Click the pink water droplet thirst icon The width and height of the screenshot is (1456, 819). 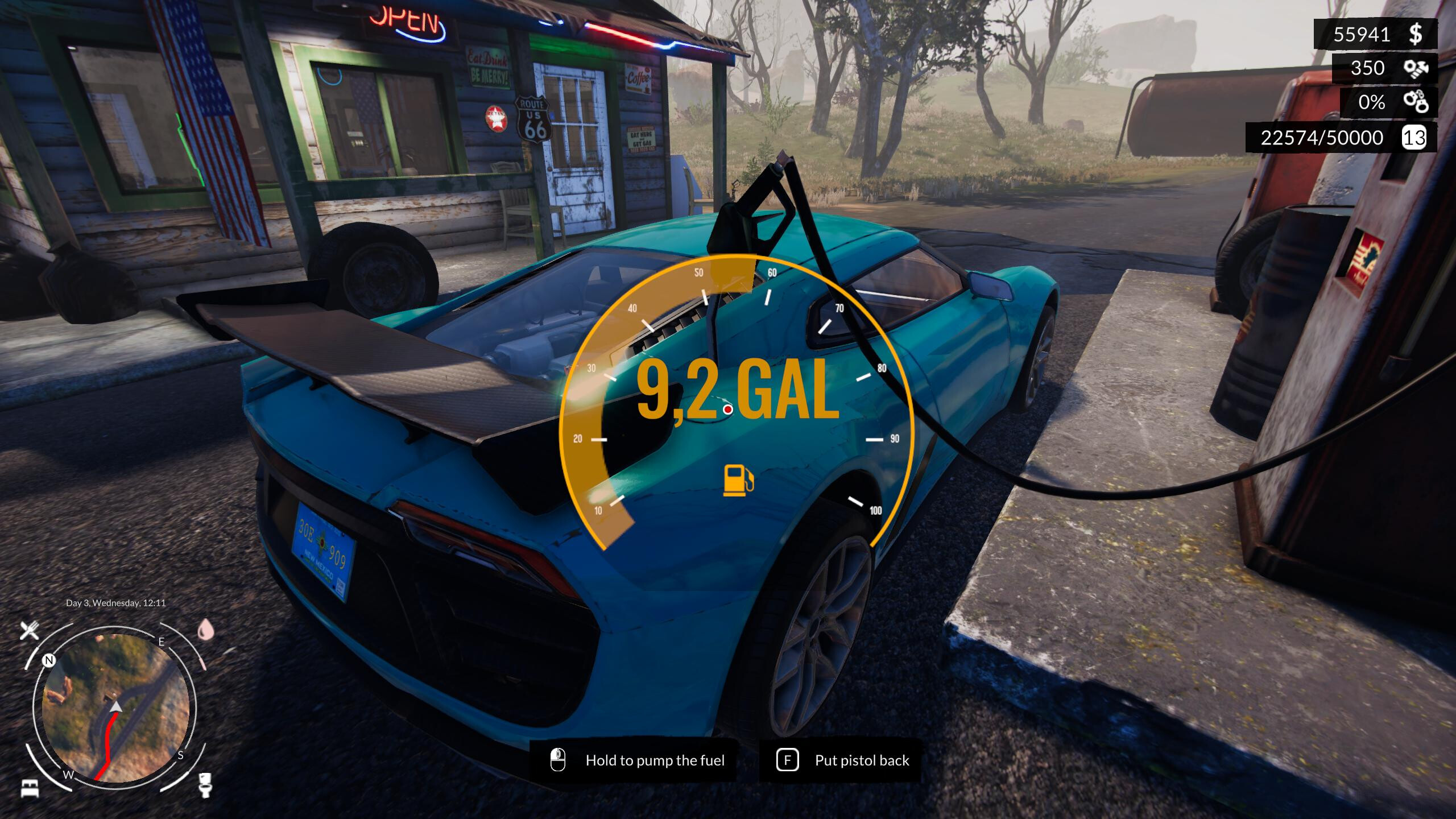pyautogui.click(x=205, y=630)
